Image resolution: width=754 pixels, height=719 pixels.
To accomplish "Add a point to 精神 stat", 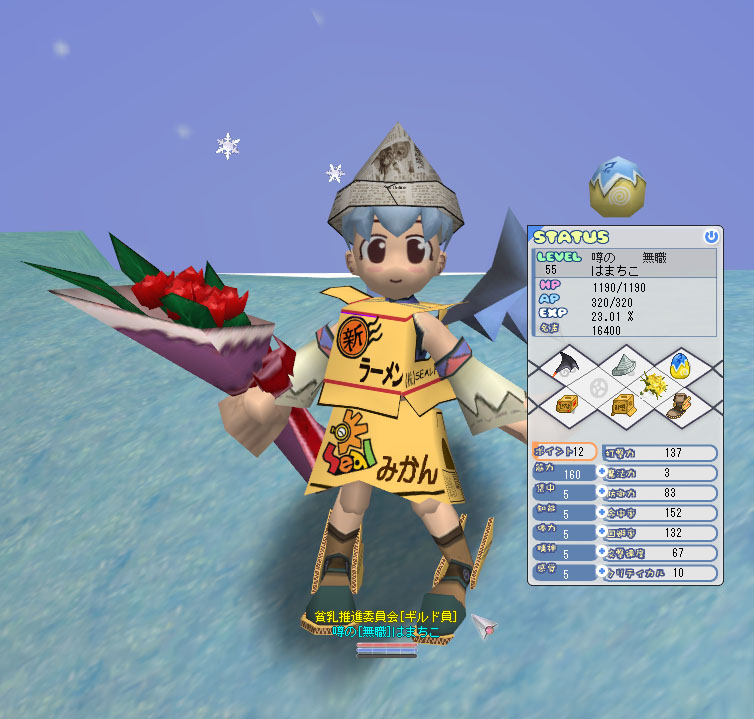I will [603, 553].
